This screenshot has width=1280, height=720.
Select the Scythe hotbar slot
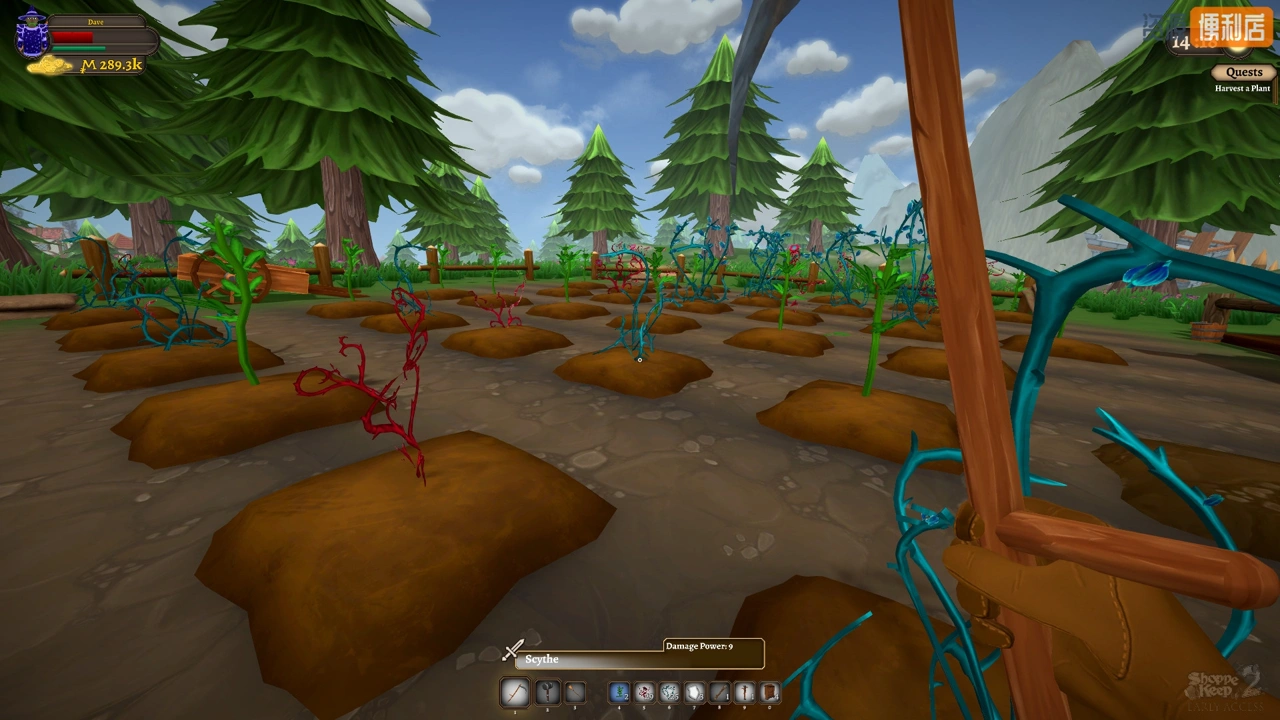(x=515, y=692)
